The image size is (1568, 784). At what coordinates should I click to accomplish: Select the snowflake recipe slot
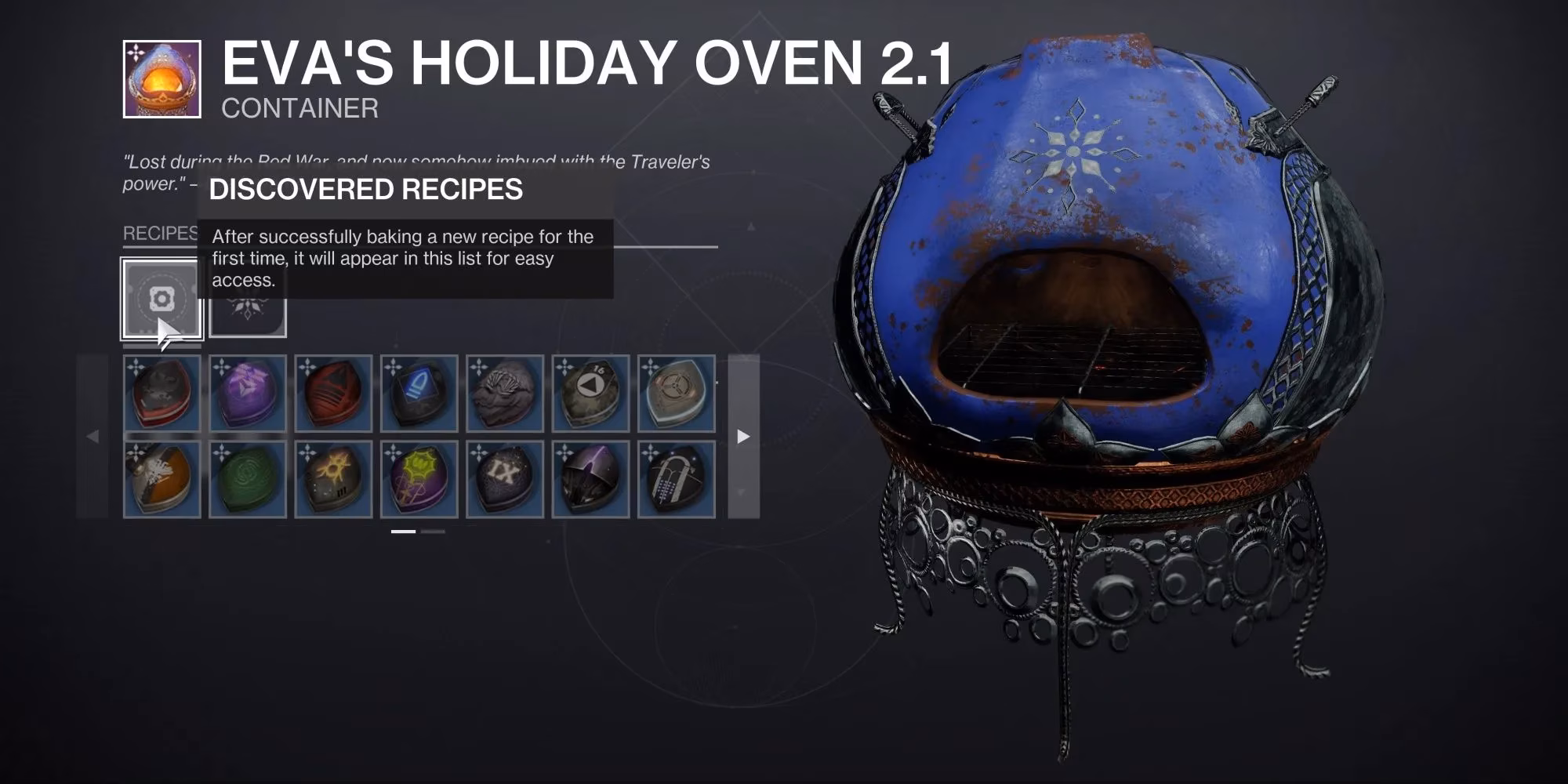(248, 318)
